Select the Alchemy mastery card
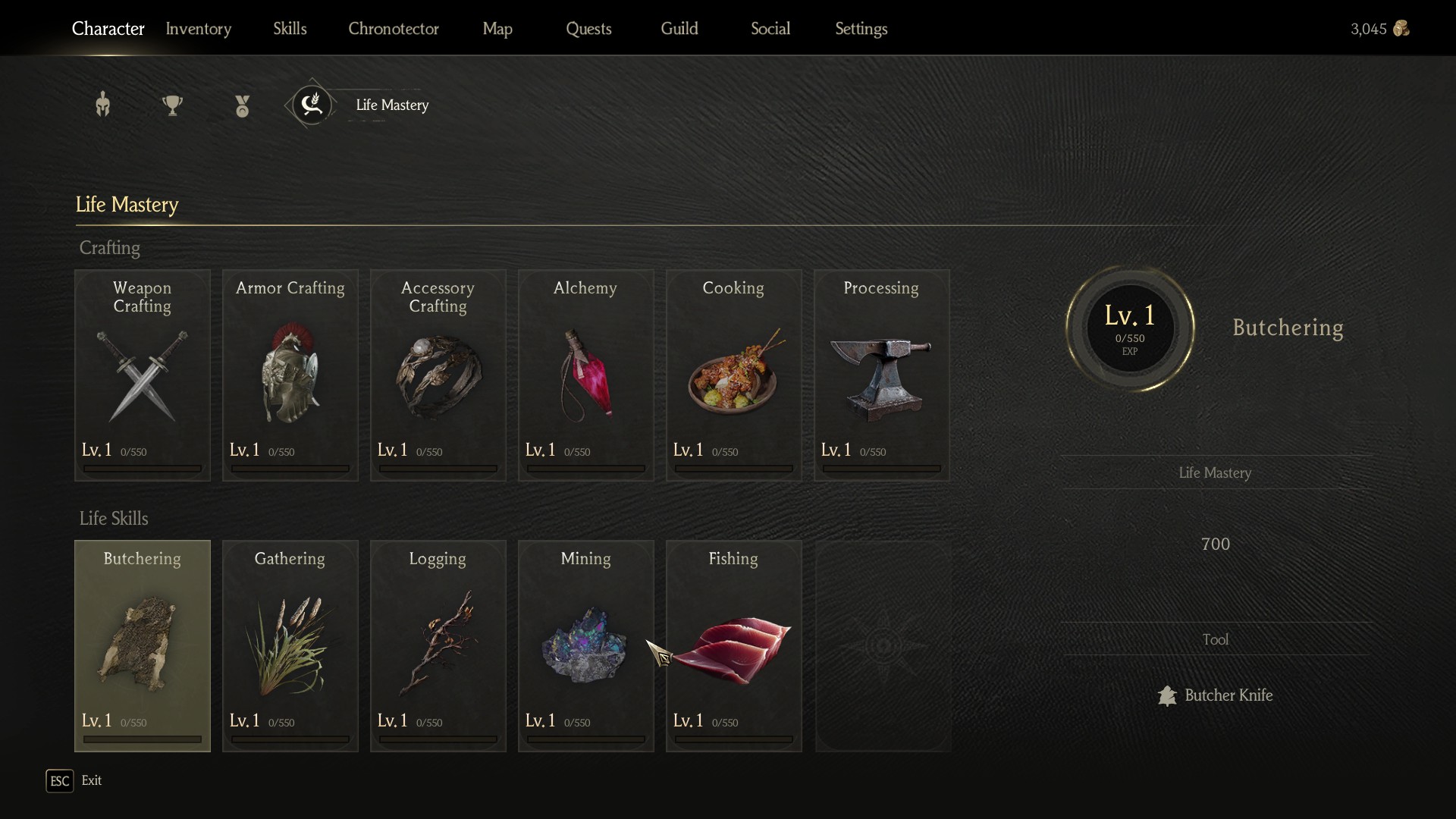Viewport: 1456px width, 819px height. pos(585,375)
